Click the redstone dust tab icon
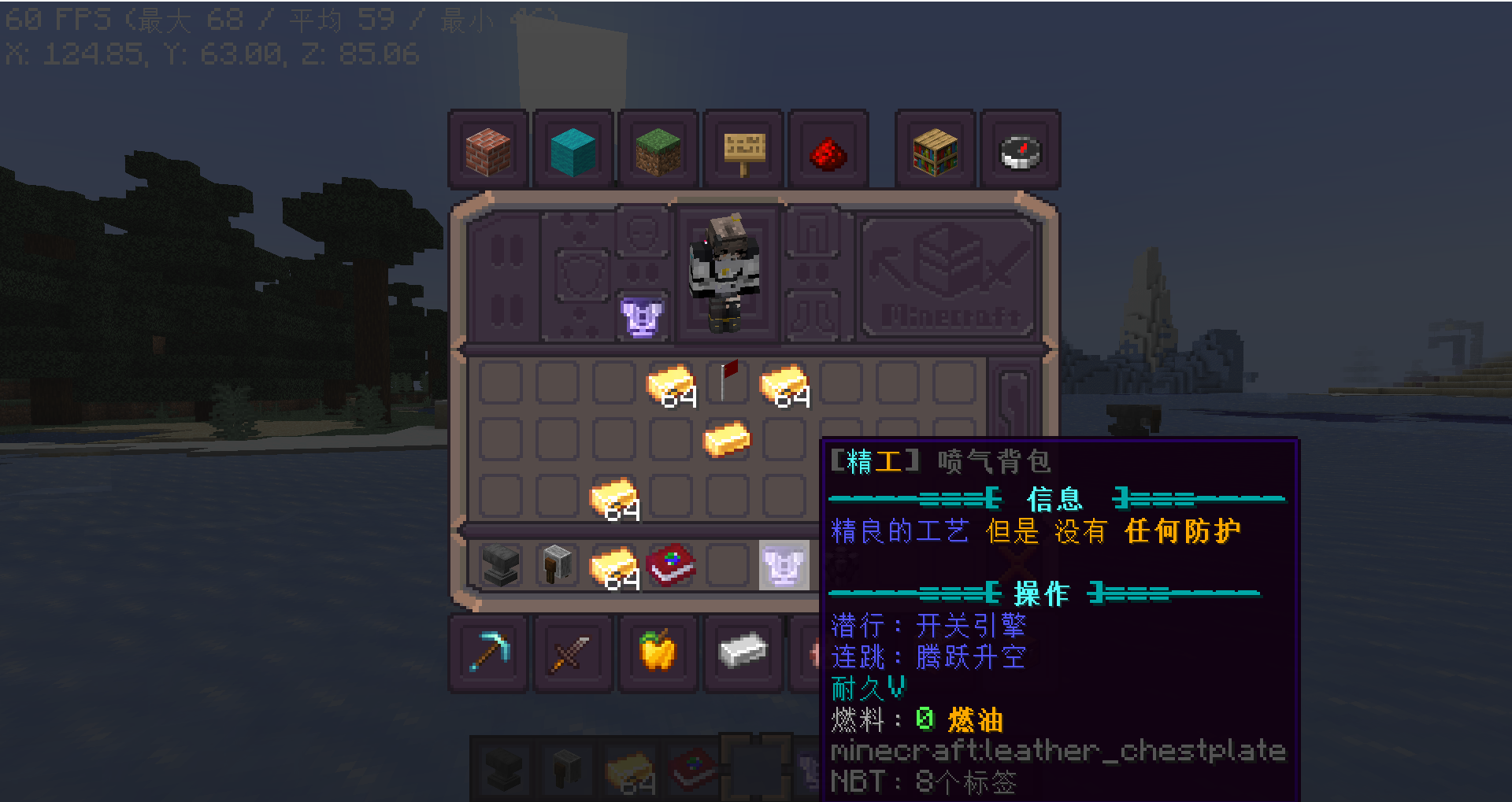This screenshot has width=1512, height=802. pos(827,150)
